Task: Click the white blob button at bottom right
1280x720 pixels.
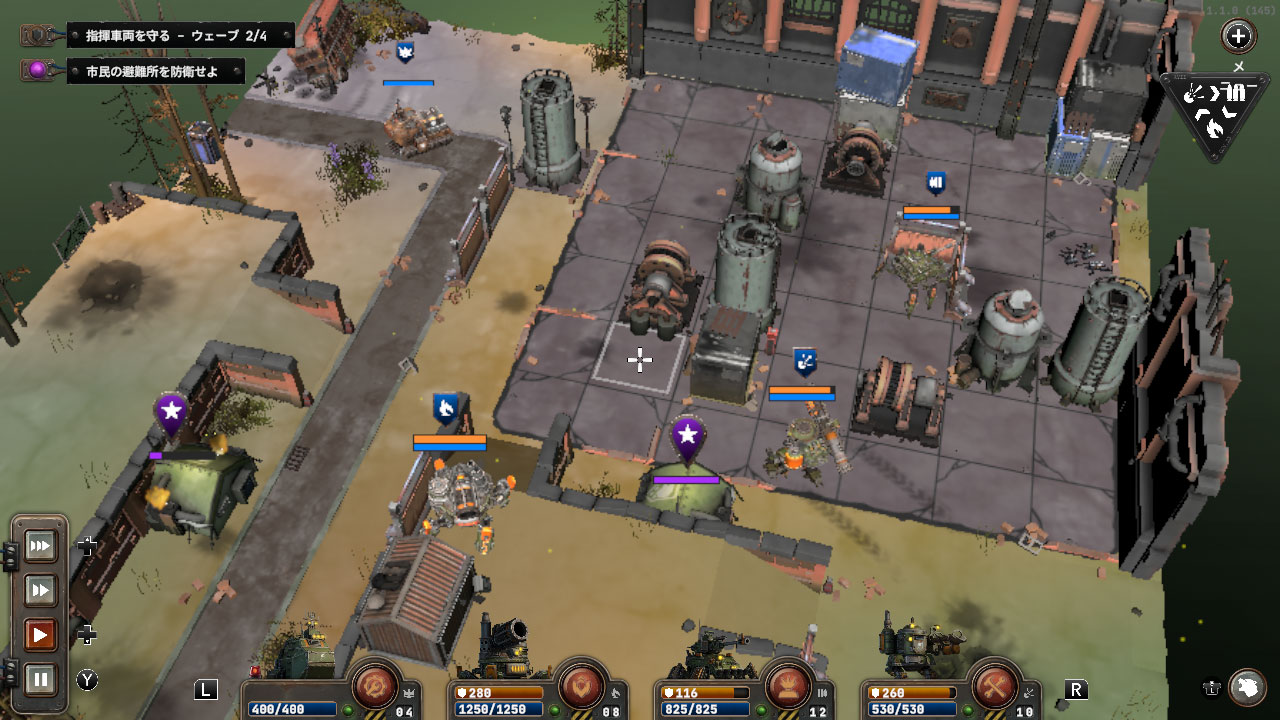Action: pos(1247,687)
